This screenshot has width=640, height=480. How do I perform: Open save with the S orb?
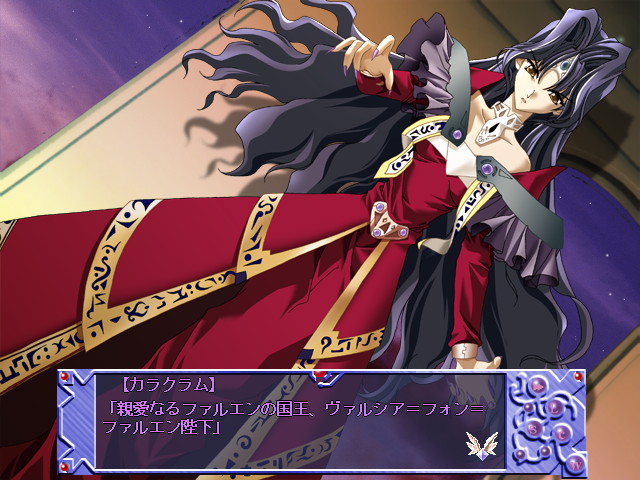tap(533, 429)
